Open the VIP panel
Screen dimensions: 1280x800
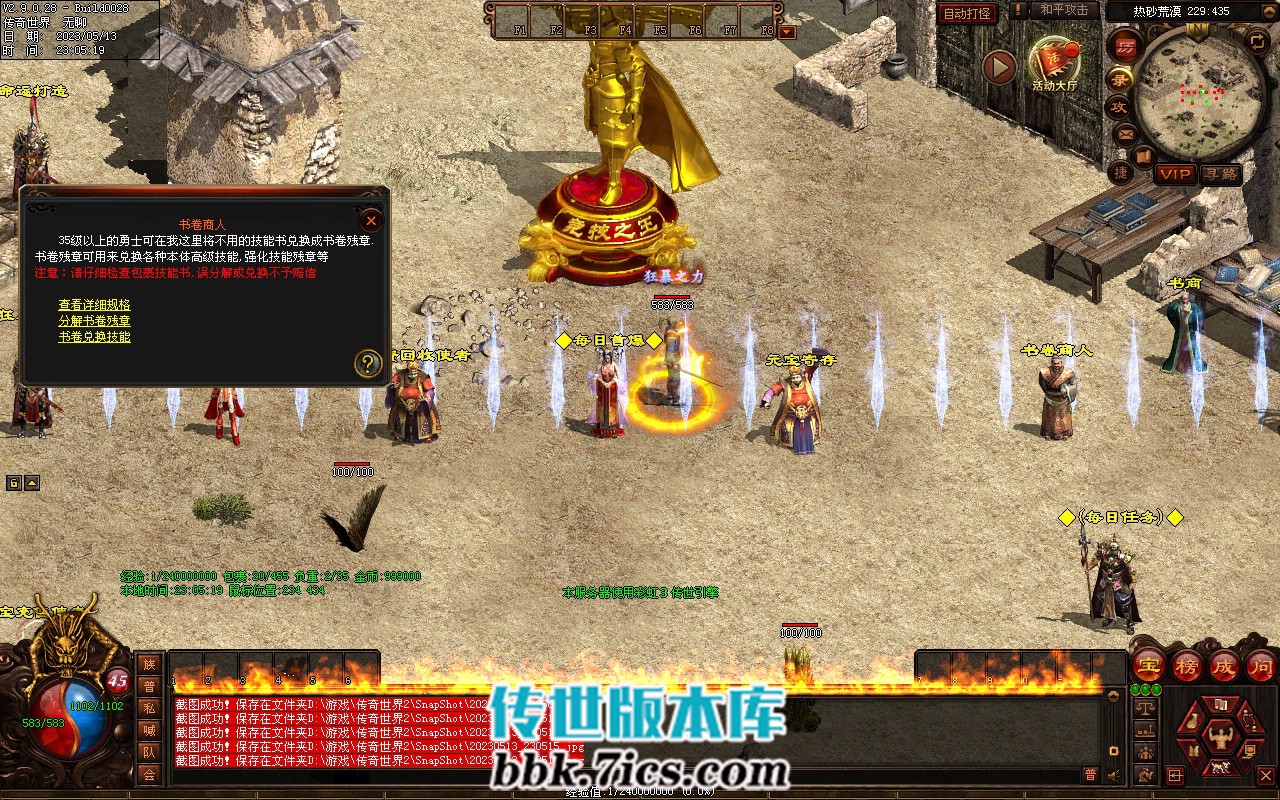(x=1175, y=174)
